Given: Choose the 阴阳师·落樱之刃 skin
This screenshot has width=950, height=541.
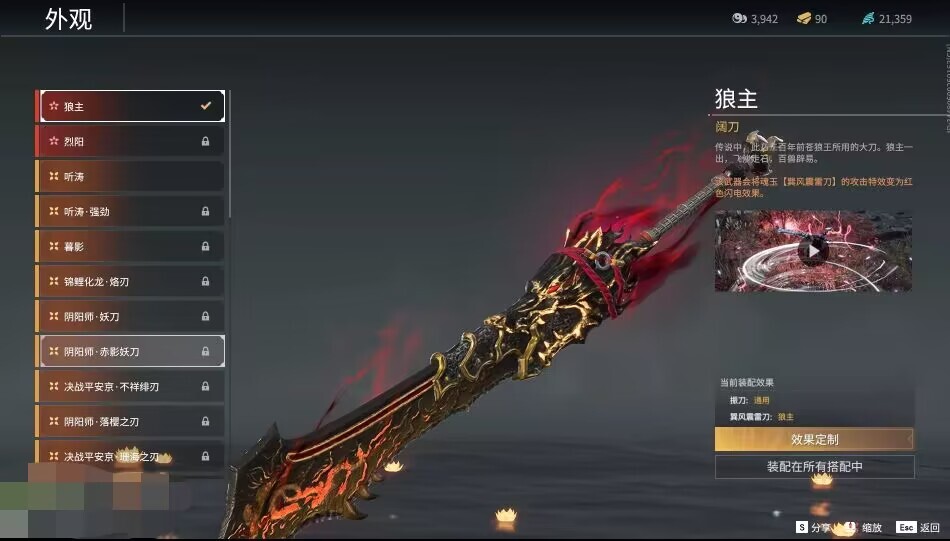Looking at the screenshot, I should tap(130, 421).
